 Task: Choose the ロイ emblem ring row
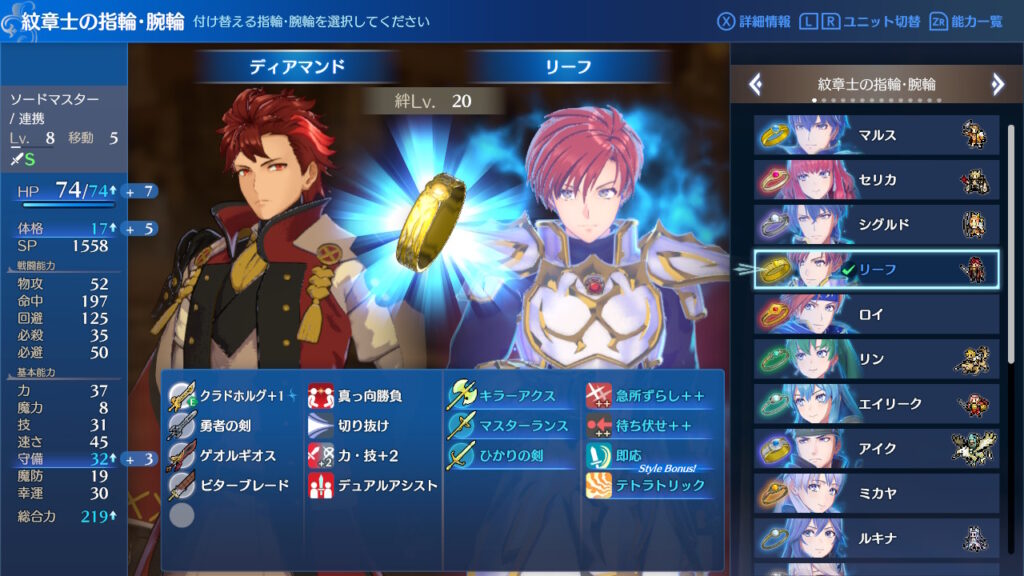875,314
